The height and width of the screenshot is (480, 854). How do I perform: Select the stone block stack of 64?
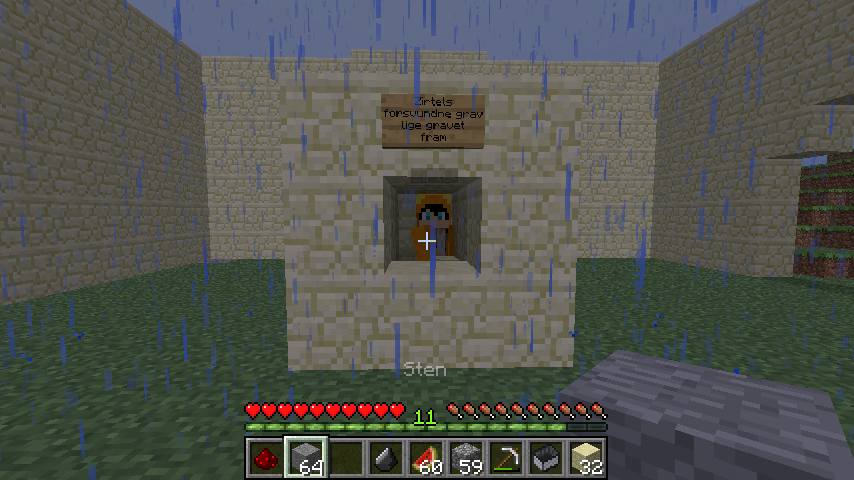(303, 458)
